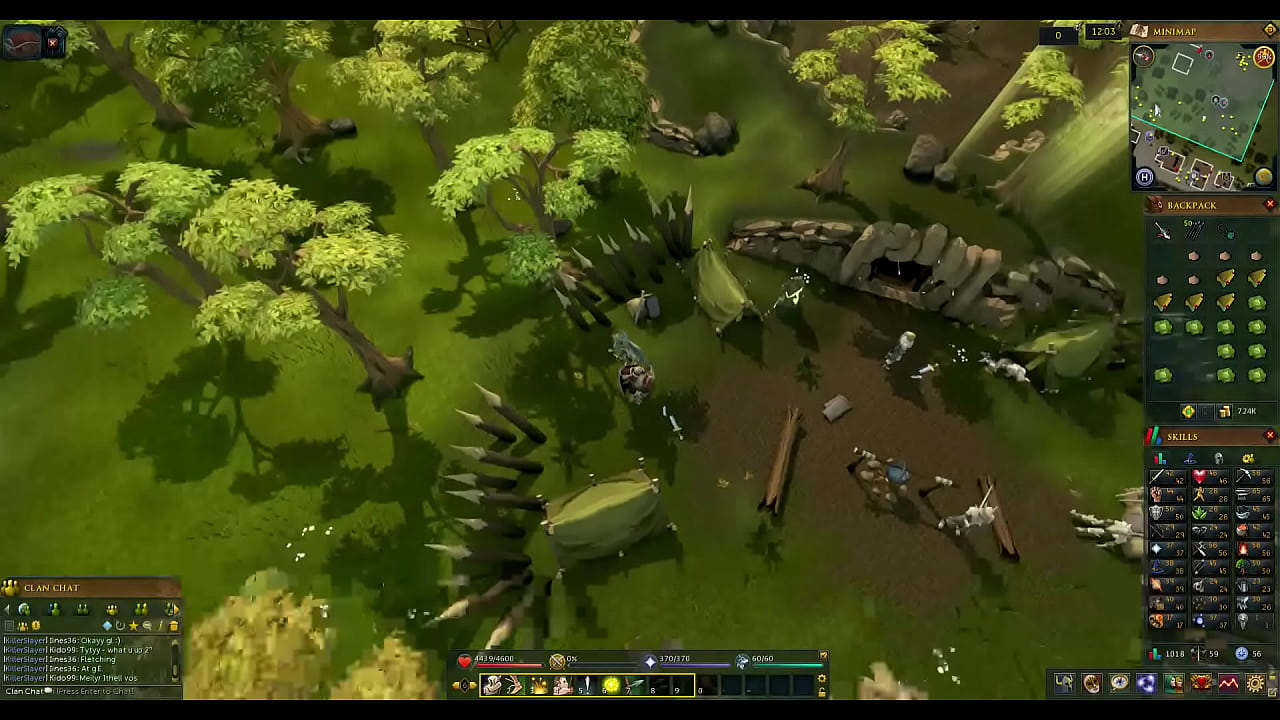Toggle run energy orb on minimap
This screenshot has width=1280, height=720.
pos(1264,58)
